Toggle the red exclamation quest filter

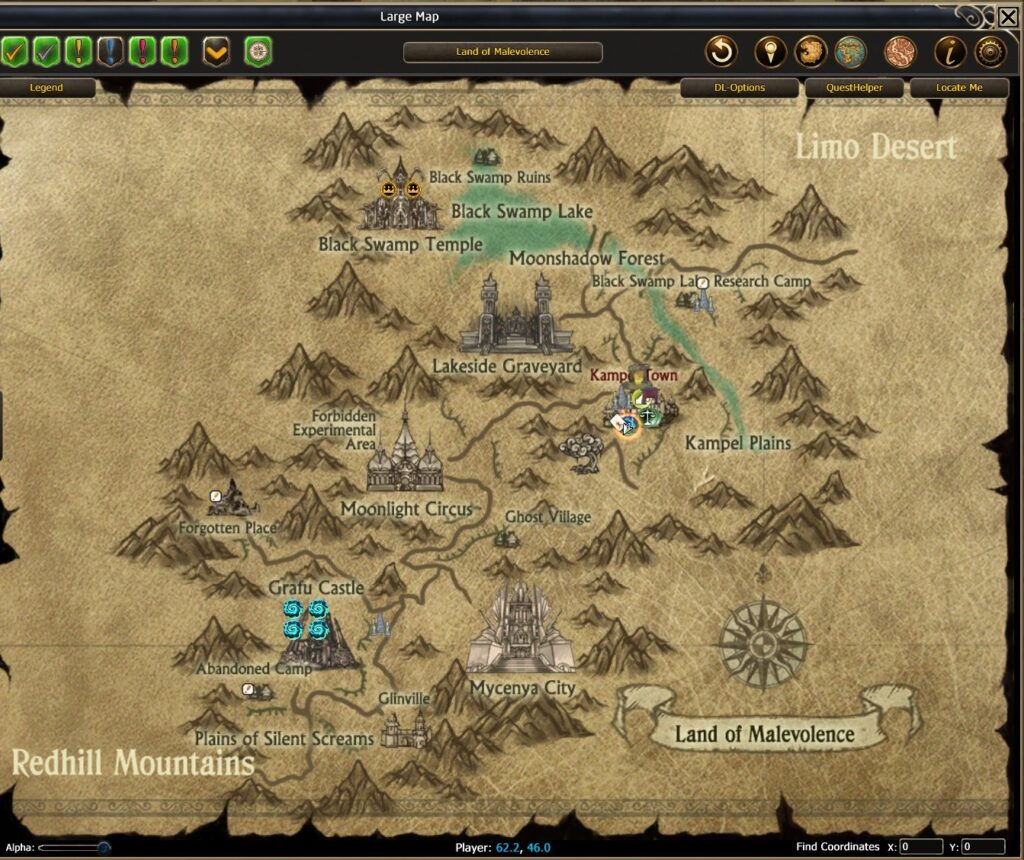[143, 50]
